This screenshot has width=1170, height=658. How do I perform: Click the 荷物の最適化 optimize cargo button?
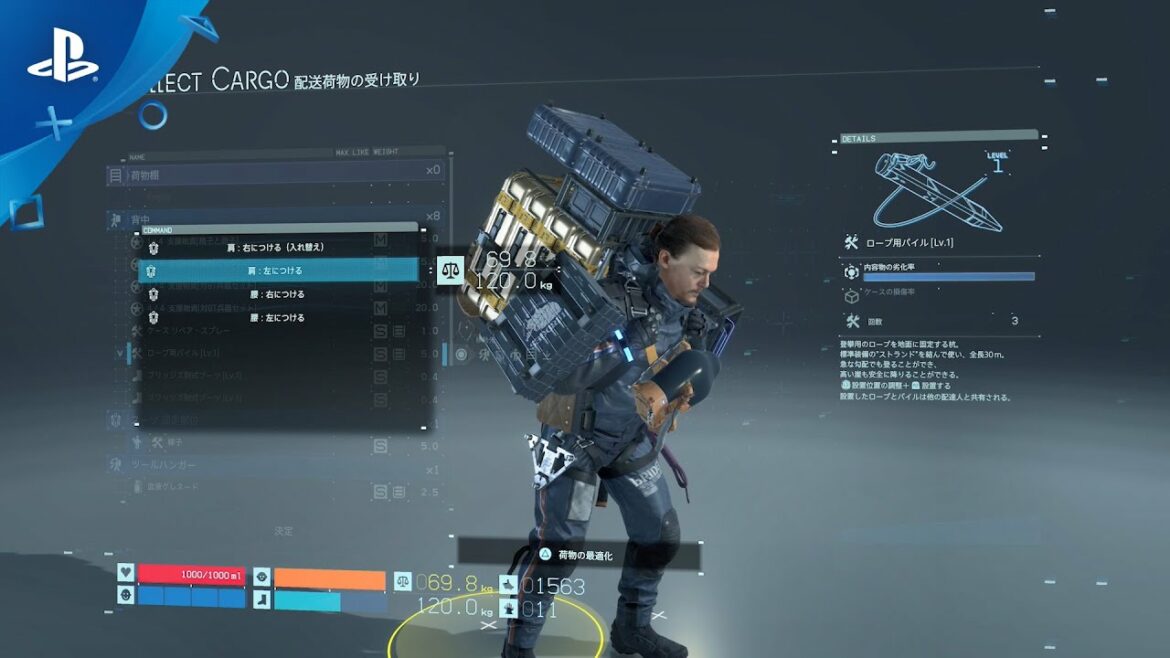580,554
